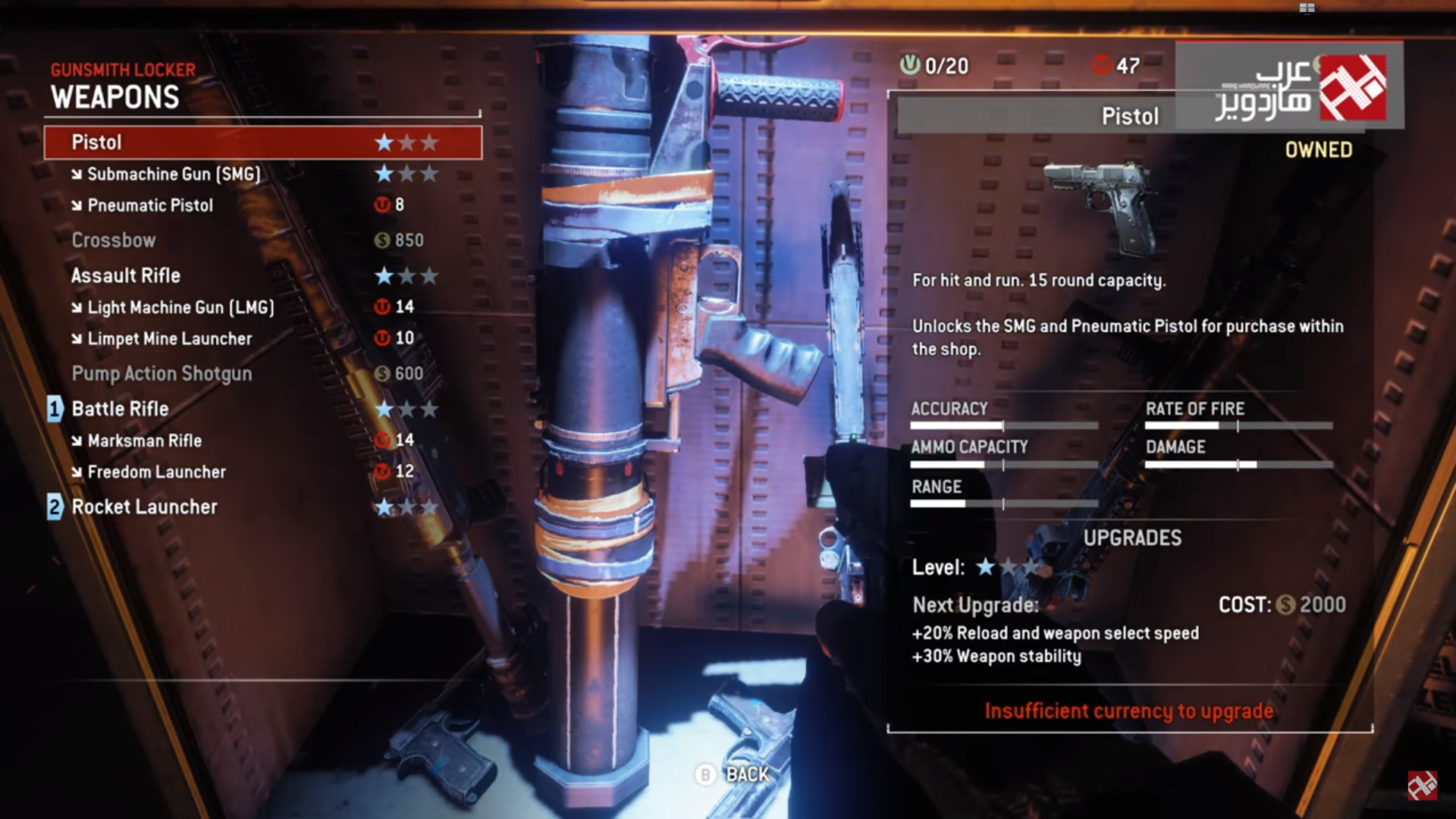Viewport: 1456px width, 819px height.
Task: Select the Pistol weapon entry
Action: [x=262, y=143]
